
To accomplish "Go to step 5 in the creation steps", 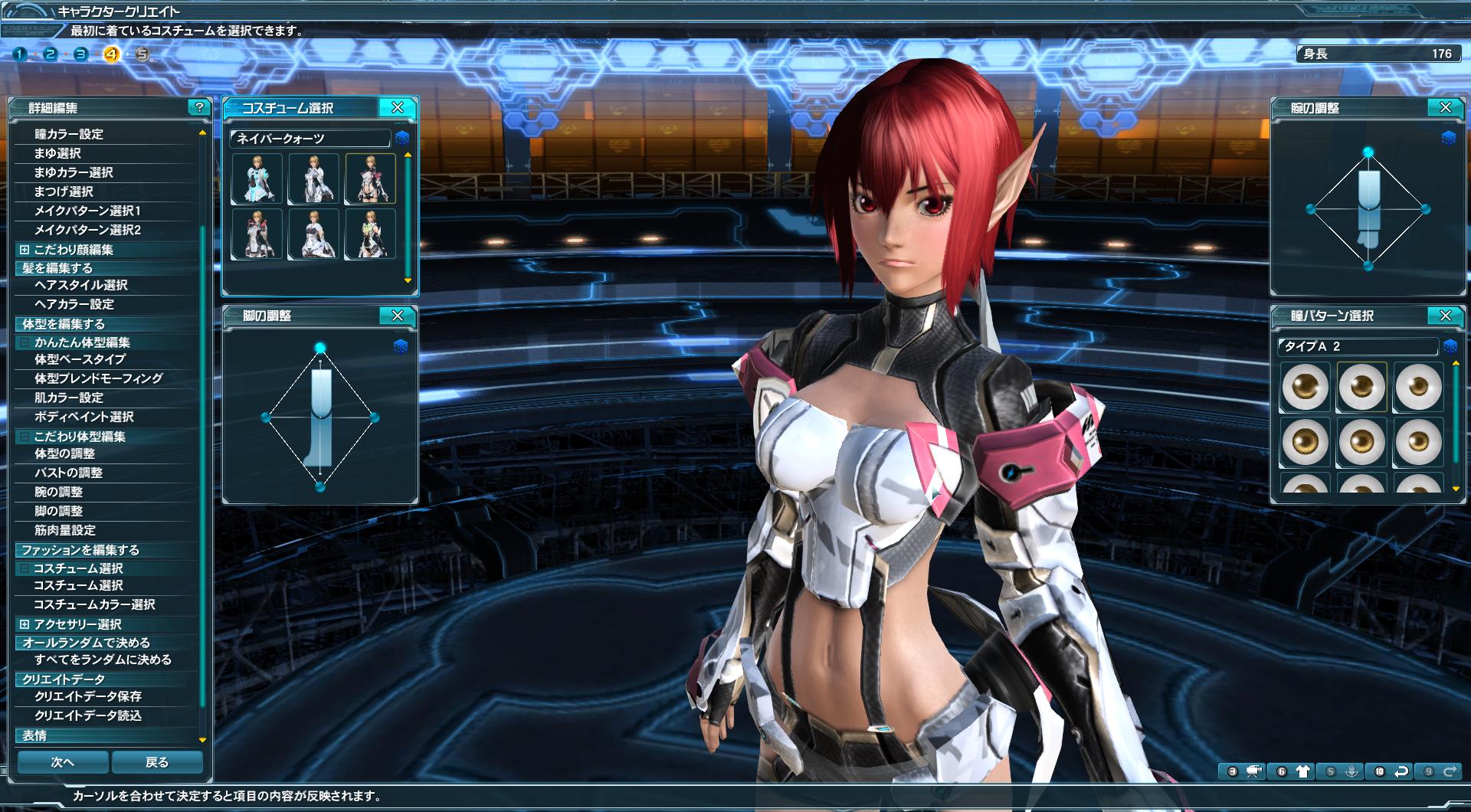I will point(143,54).
